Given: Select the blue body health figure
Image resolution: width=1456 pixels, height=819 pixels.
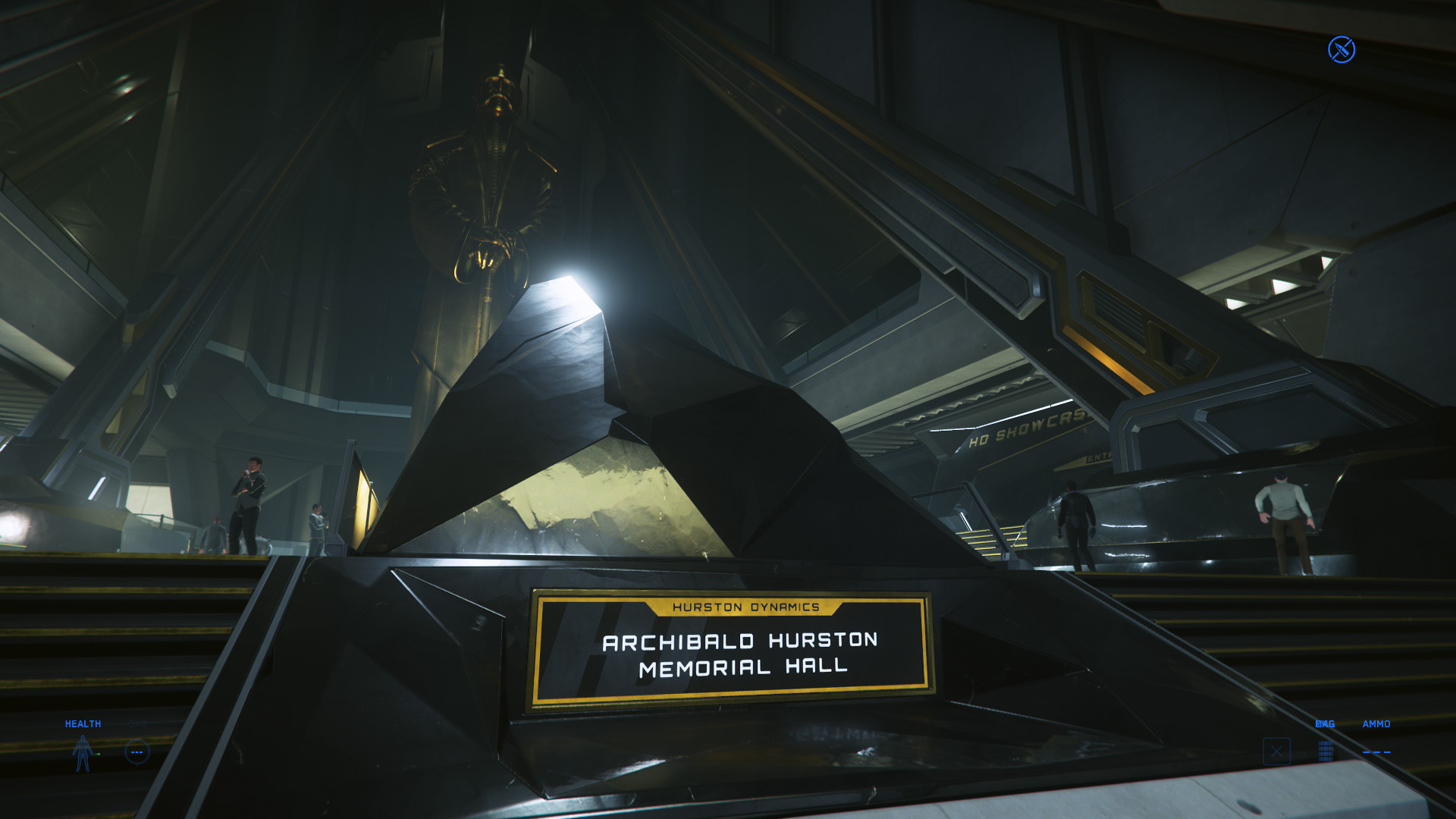Looking at the screenshot, I should pyautogui.click(x=83, y=753).
